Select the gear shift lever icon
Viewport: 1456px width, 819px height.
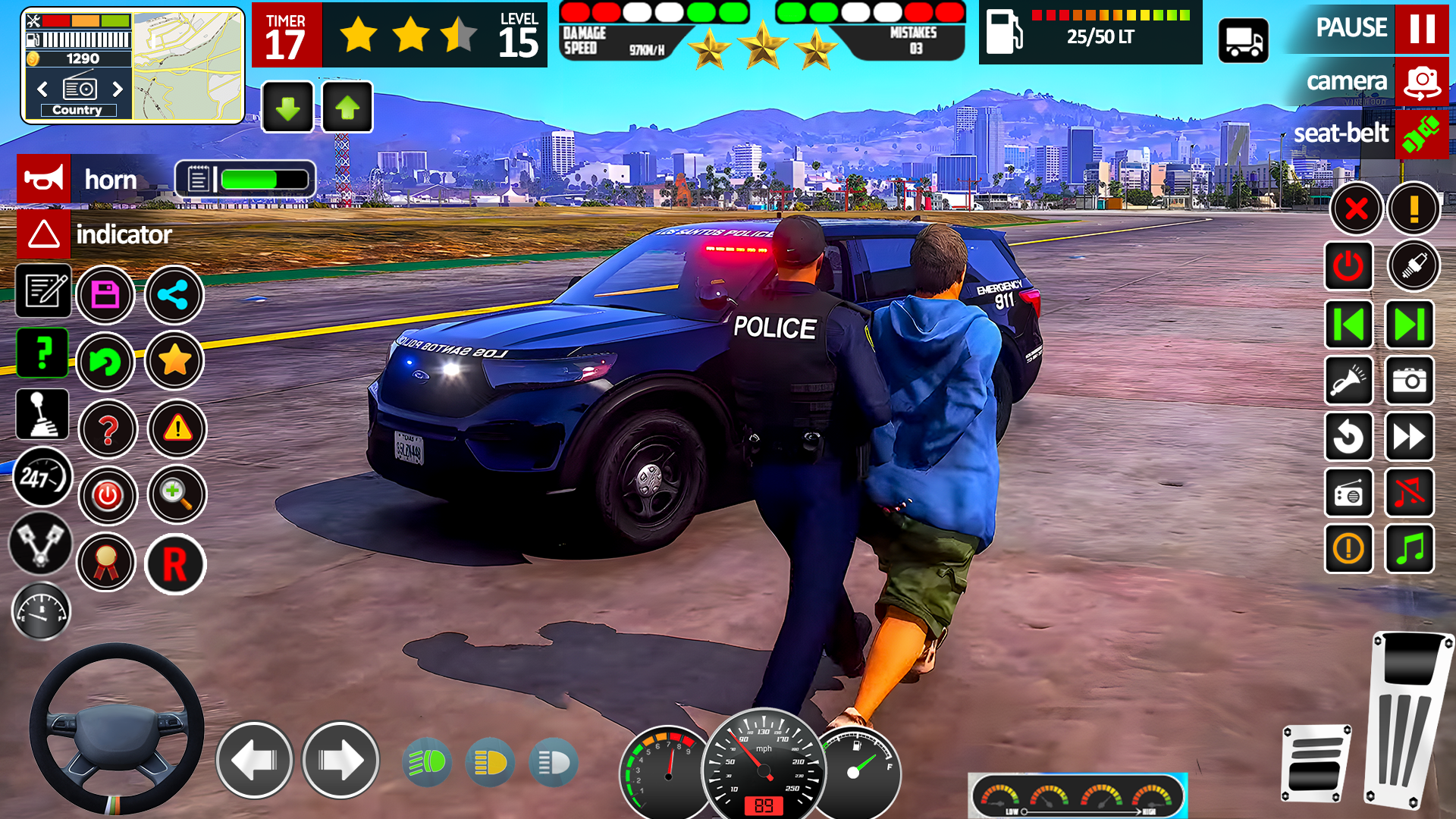click(42, 414)
